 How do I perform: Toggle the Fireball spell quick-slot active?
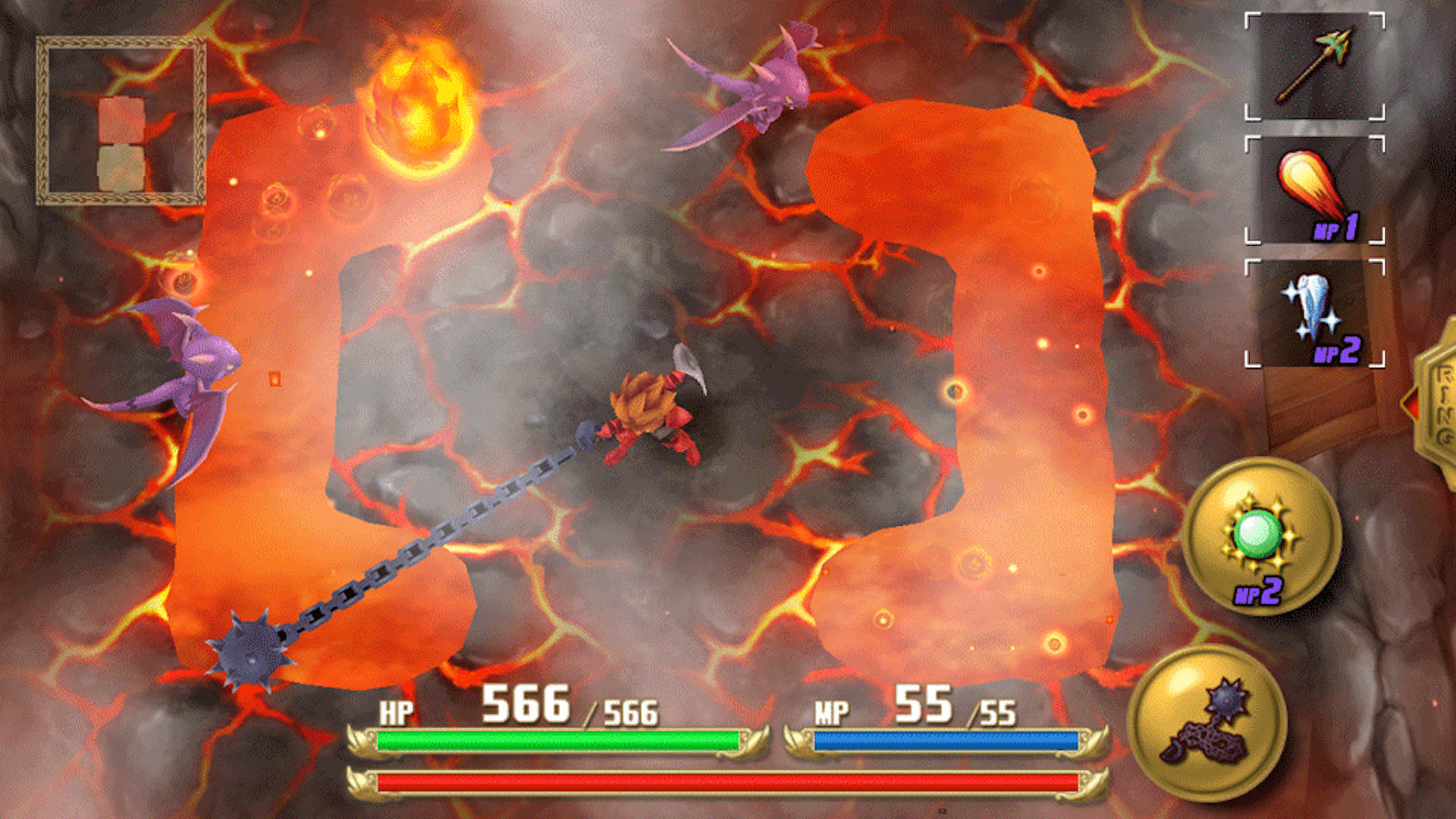pos(1316,190)
